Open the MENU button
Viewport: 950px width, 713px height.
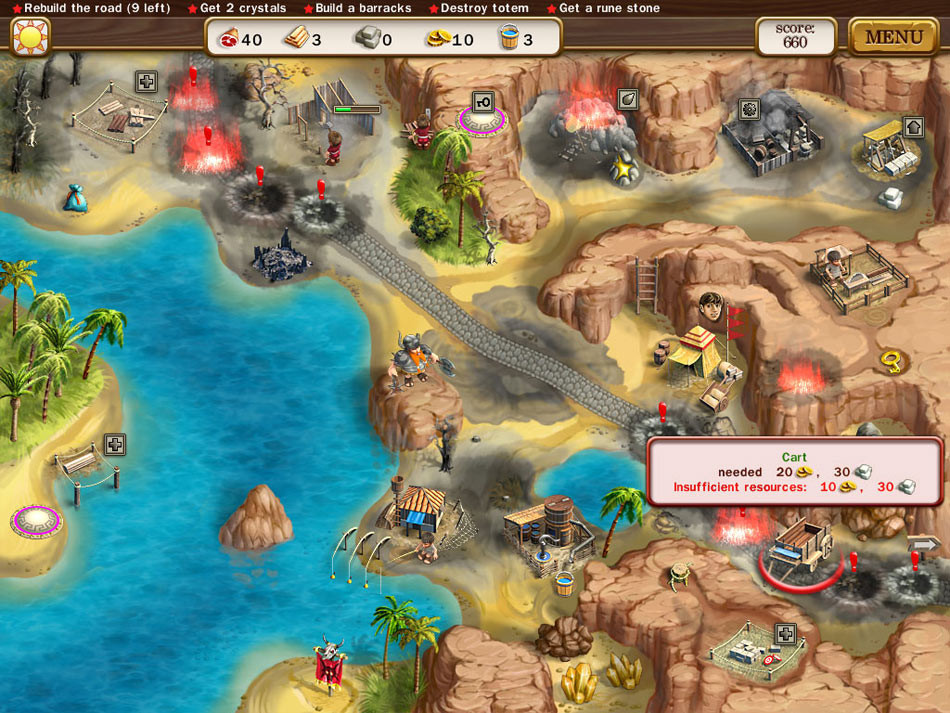pos(894,37)
